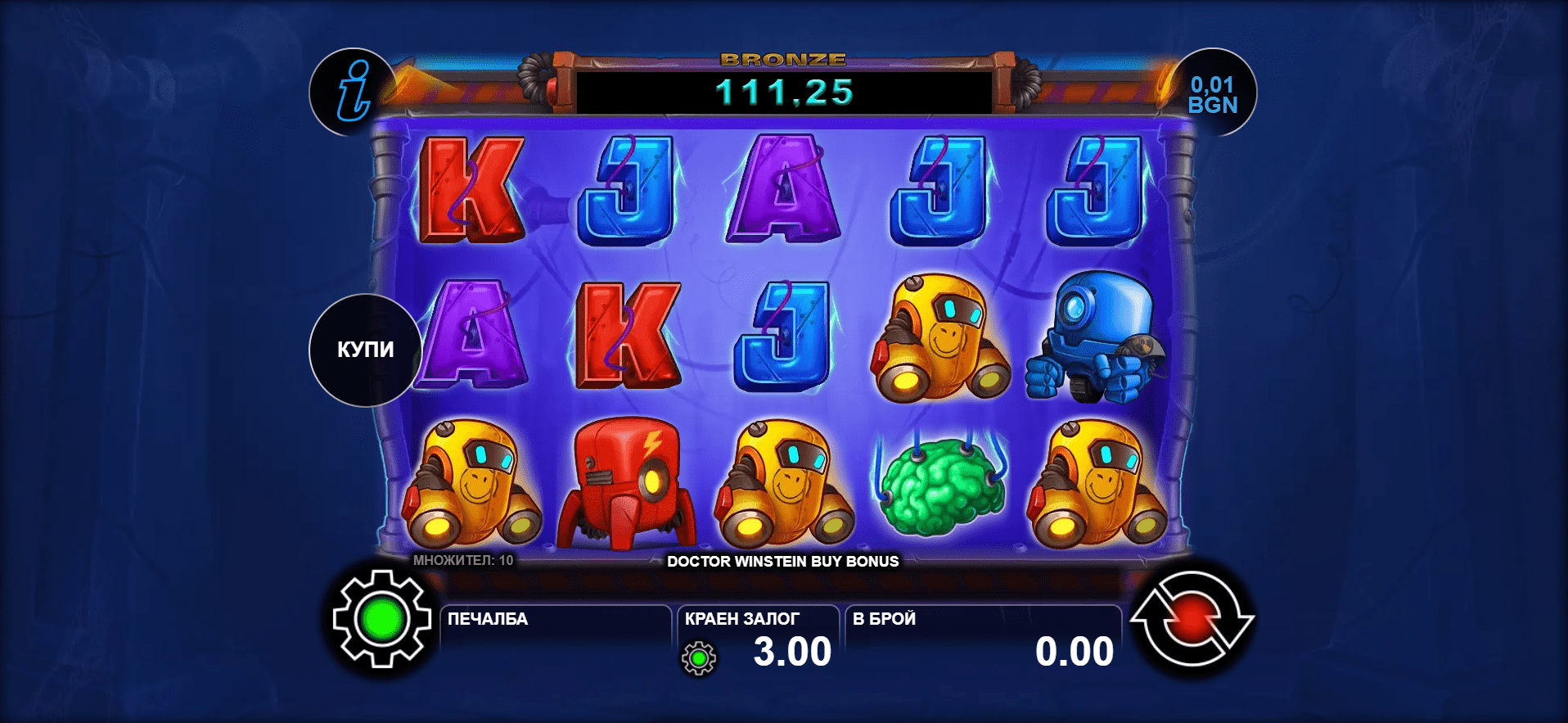Open the game info paytable

354,92
